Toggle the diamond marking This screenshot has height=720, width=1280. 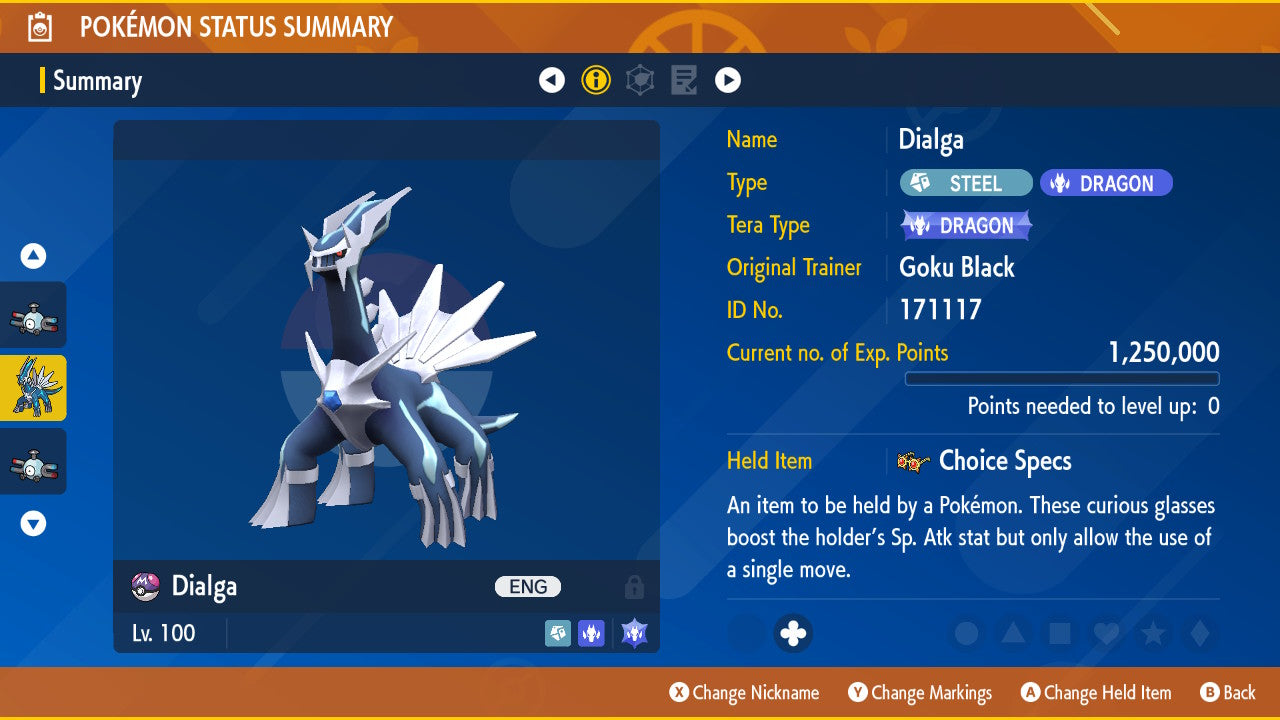tap(1197, 634)
